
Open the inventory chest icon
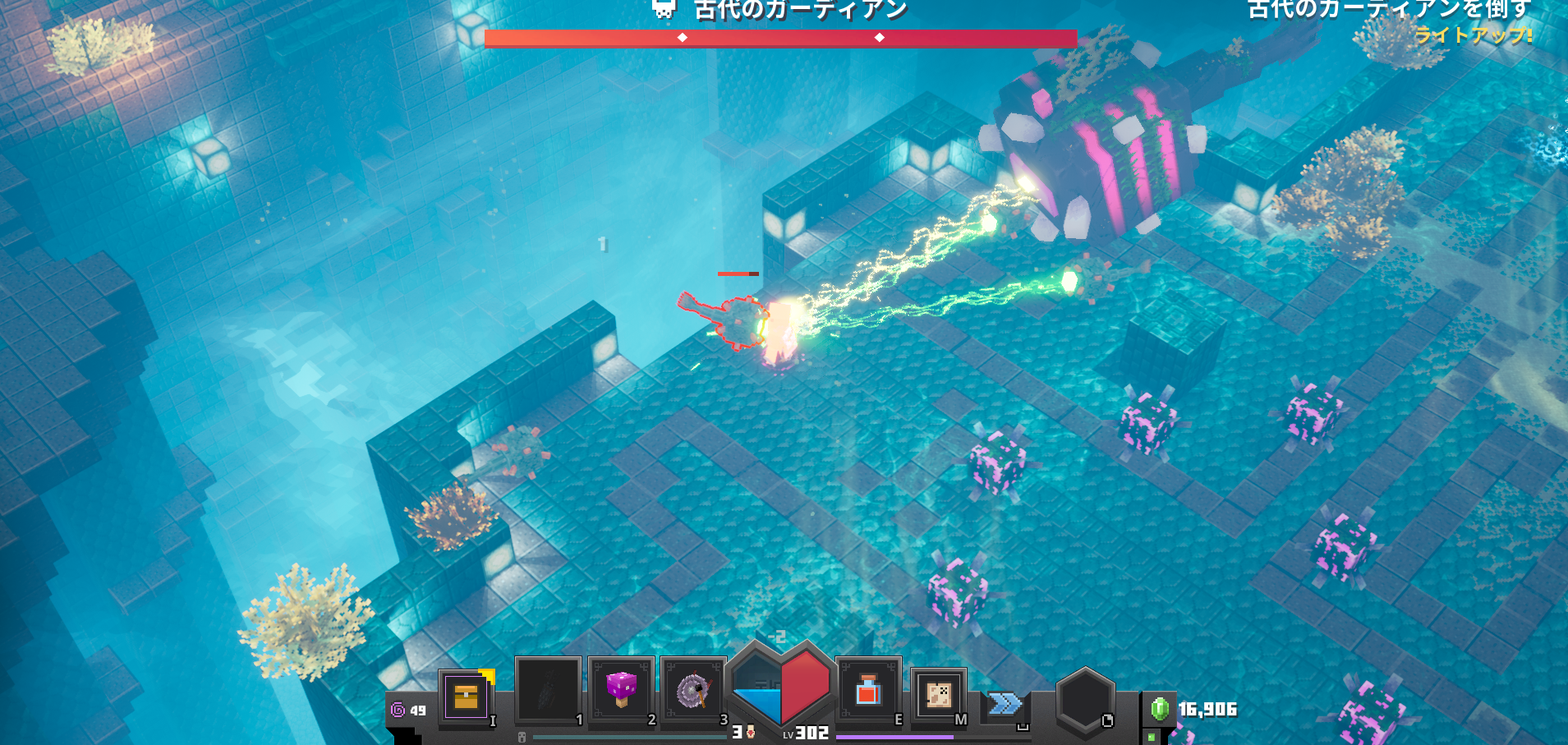point(466,697)
